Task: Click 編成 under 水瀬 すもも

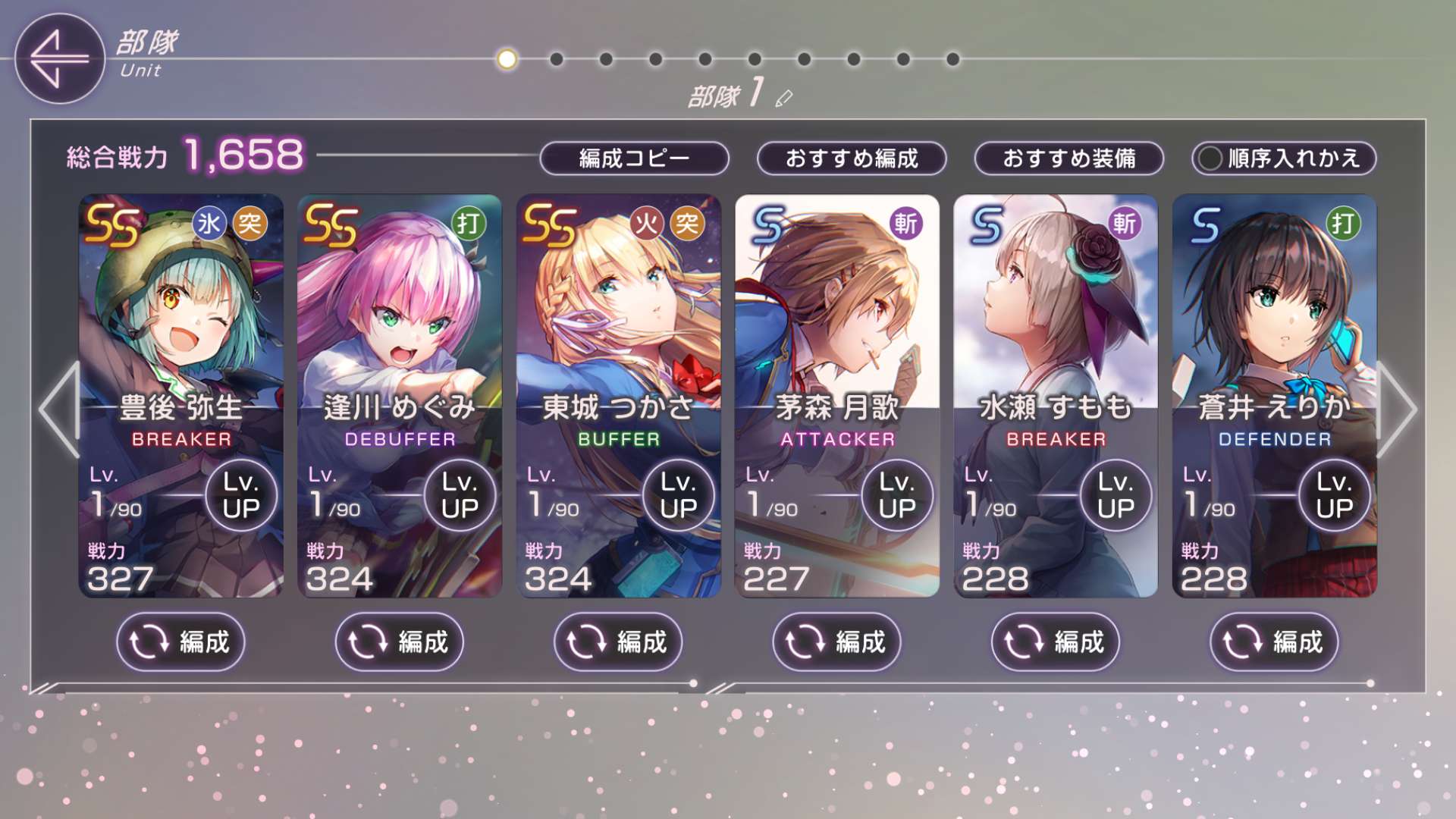Action: pos(1055,642)
